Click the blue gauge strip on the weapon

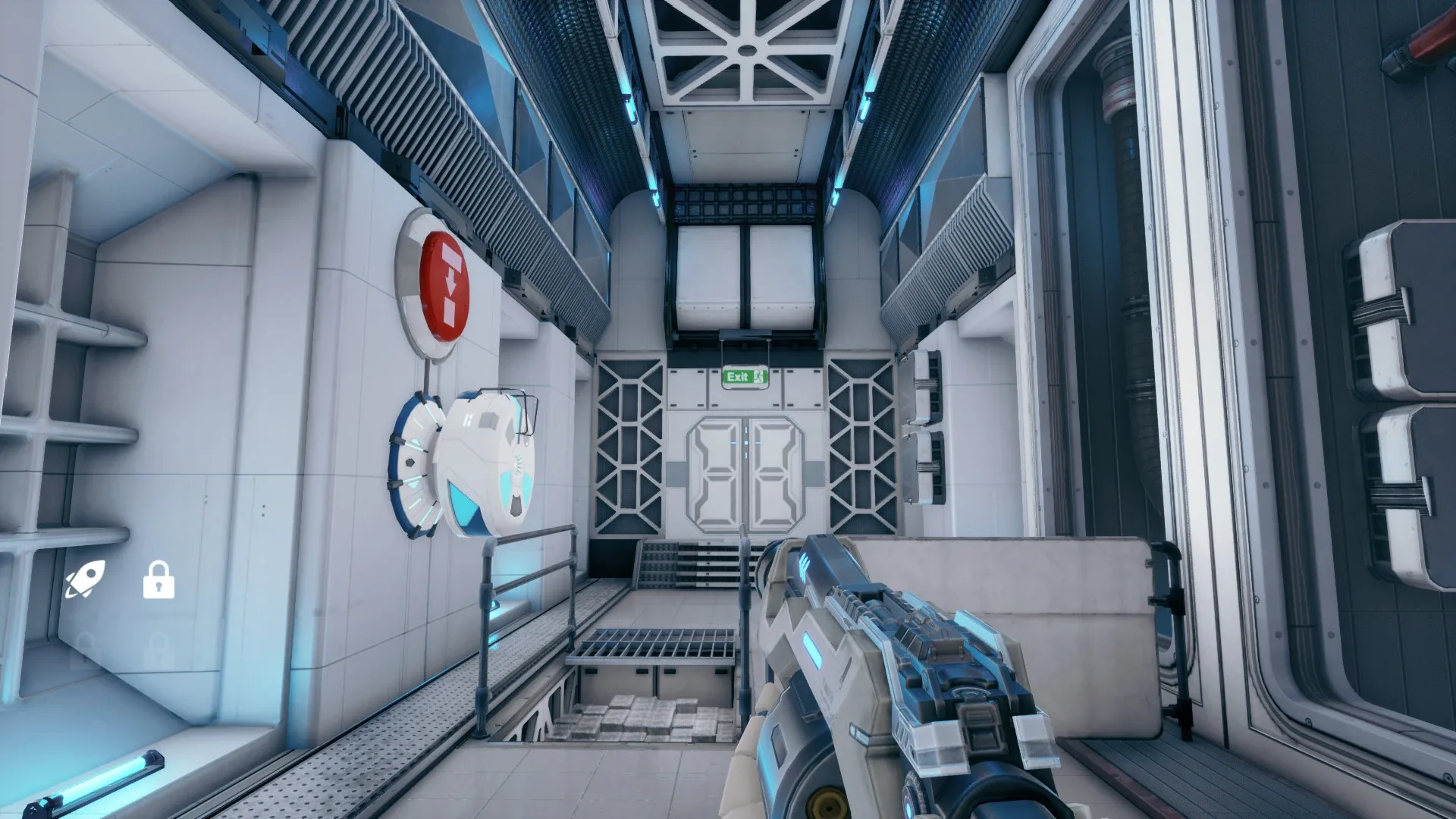click(x=811, y=648)
